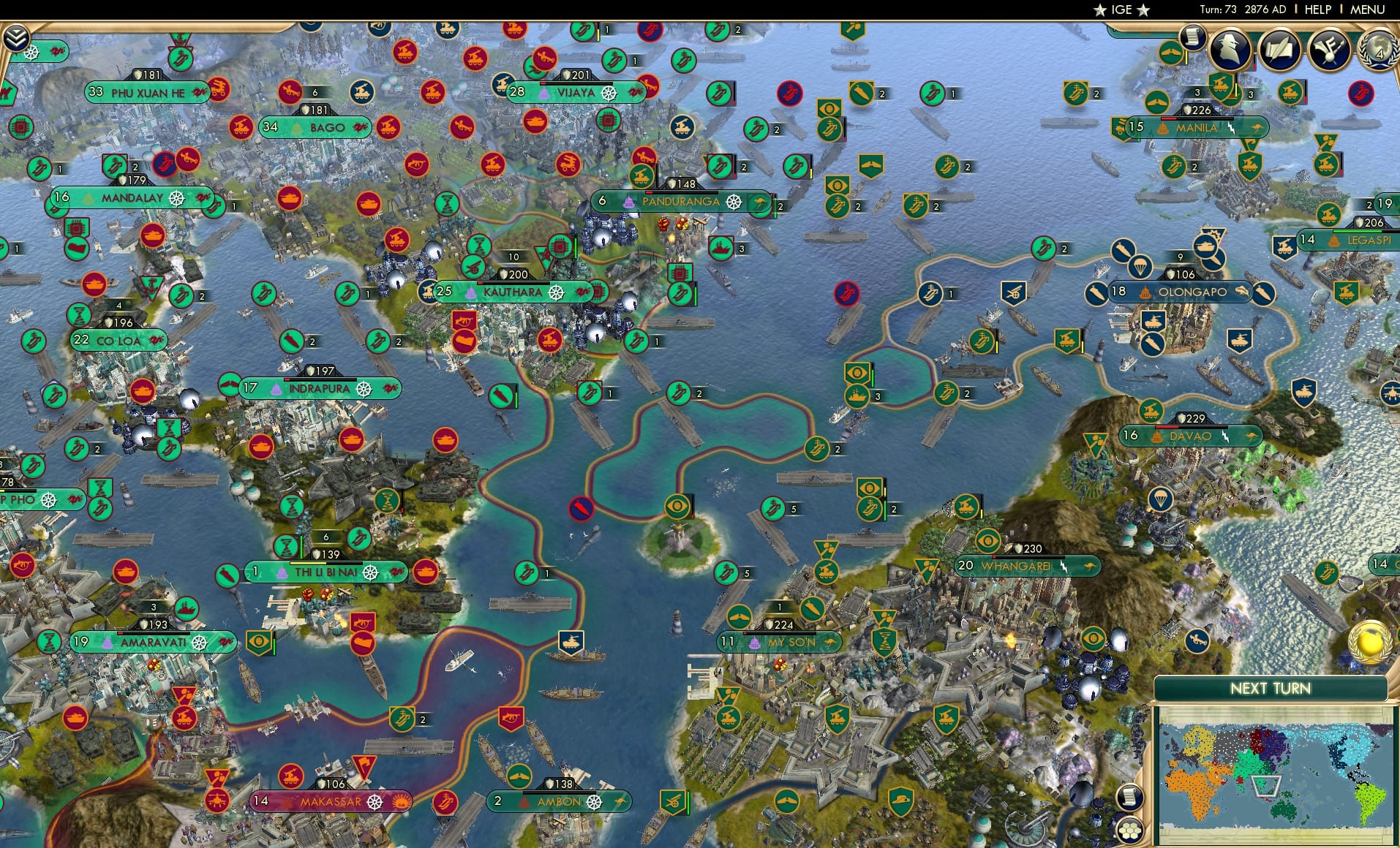Click the kangaroo icon beside Whangarei's banner
Screen dimensions: 1400x848
1089,566
